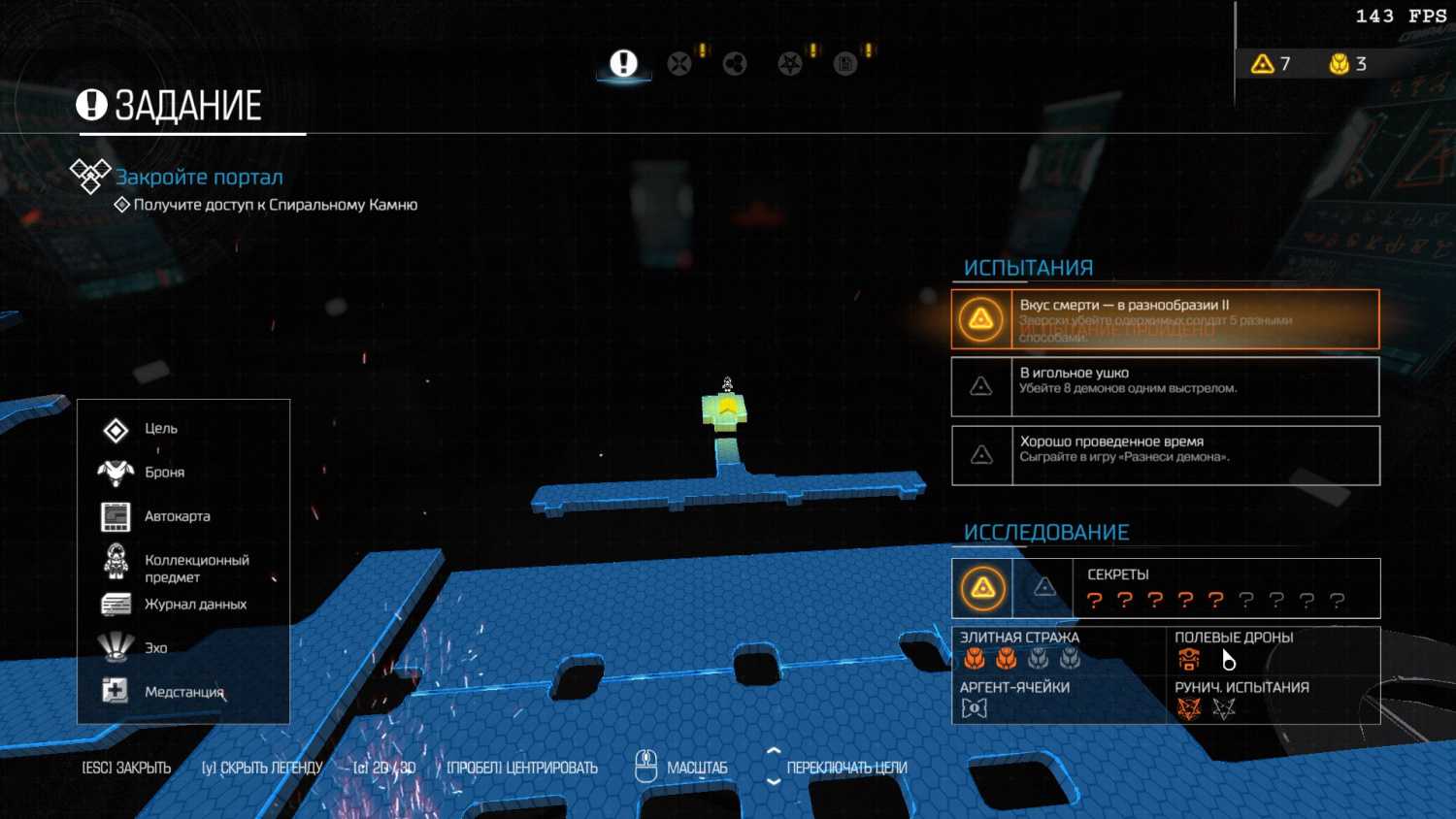Select the active mission tab with exclamation mark
Screen dimensions: 1456x819
coord(623,64)
